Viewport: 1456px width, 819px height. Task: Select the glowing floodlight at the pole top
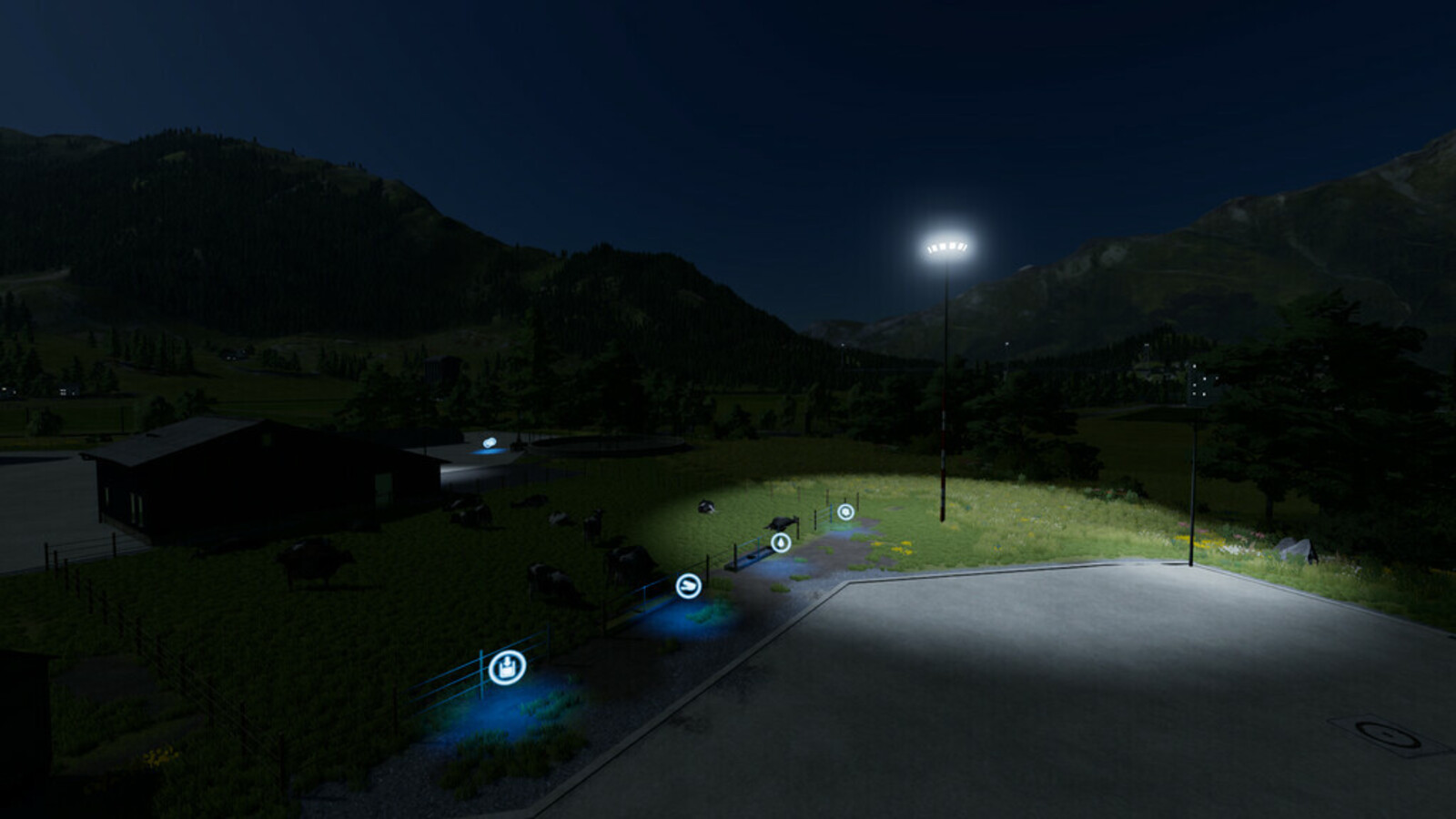tap(946, 246)
